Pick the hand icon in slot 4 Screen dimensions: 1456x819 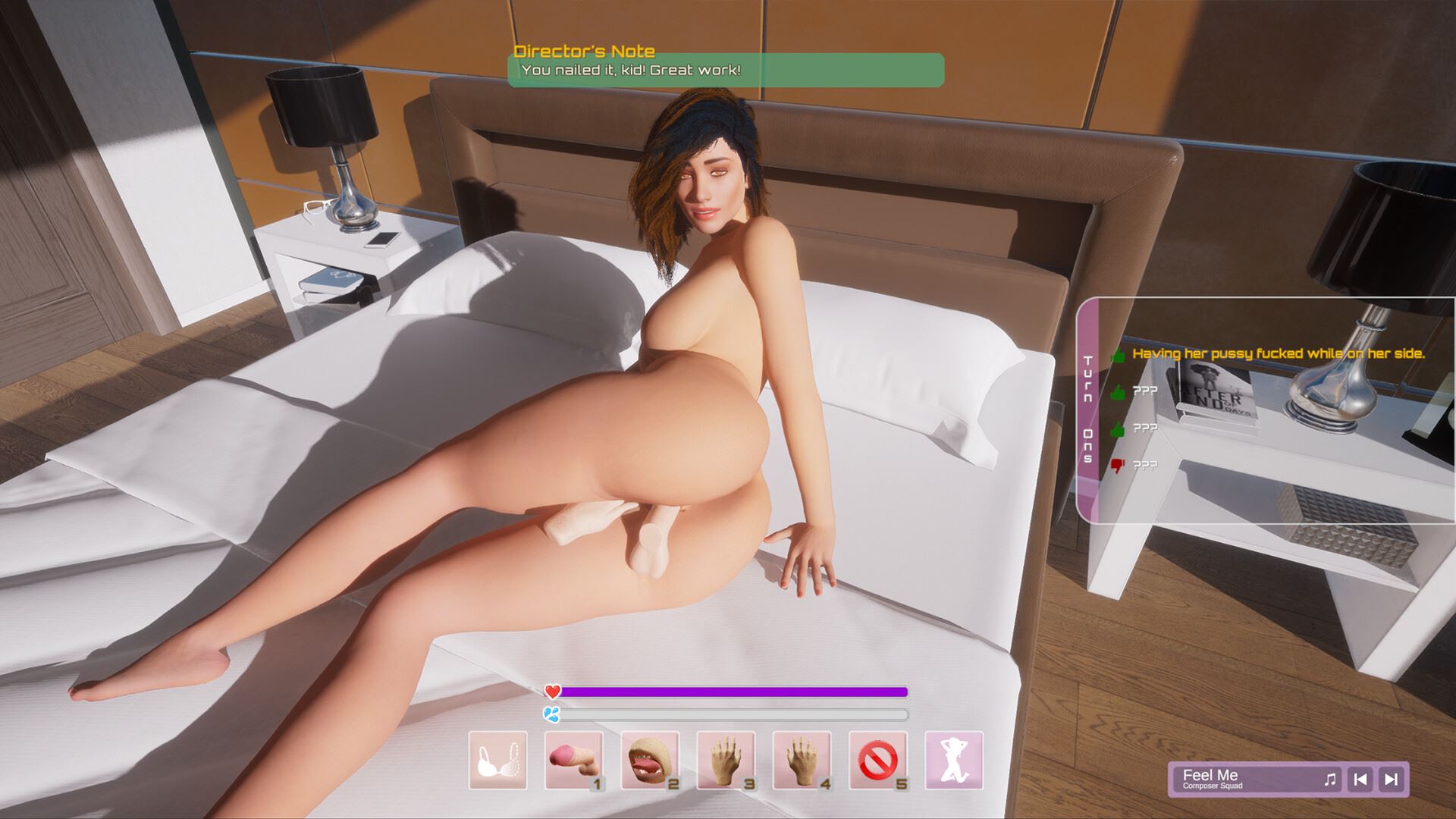tap(802, 761)
